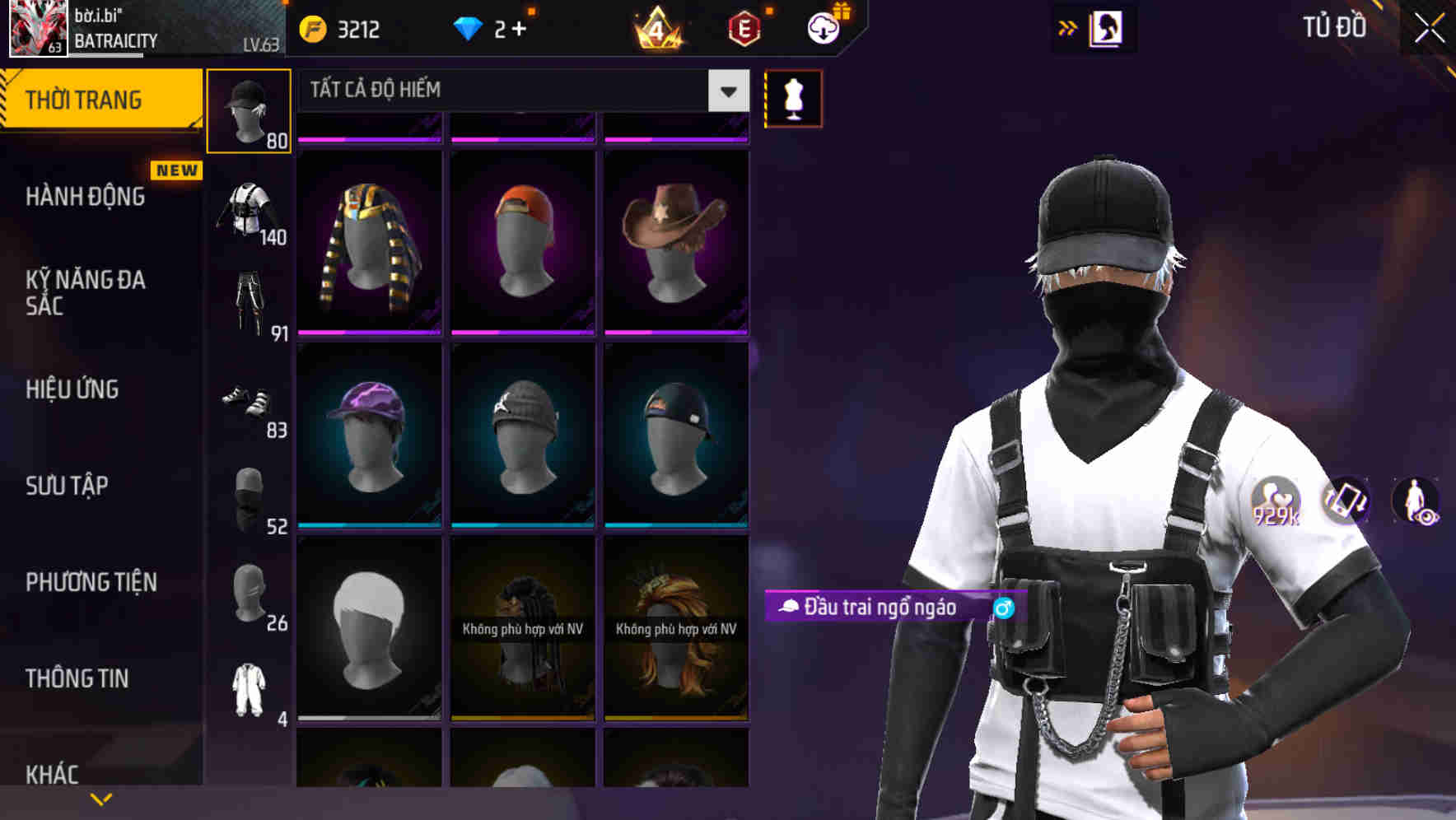
Task: Collapse the panel using the double chevron arrows
Action: point(1066,27)
